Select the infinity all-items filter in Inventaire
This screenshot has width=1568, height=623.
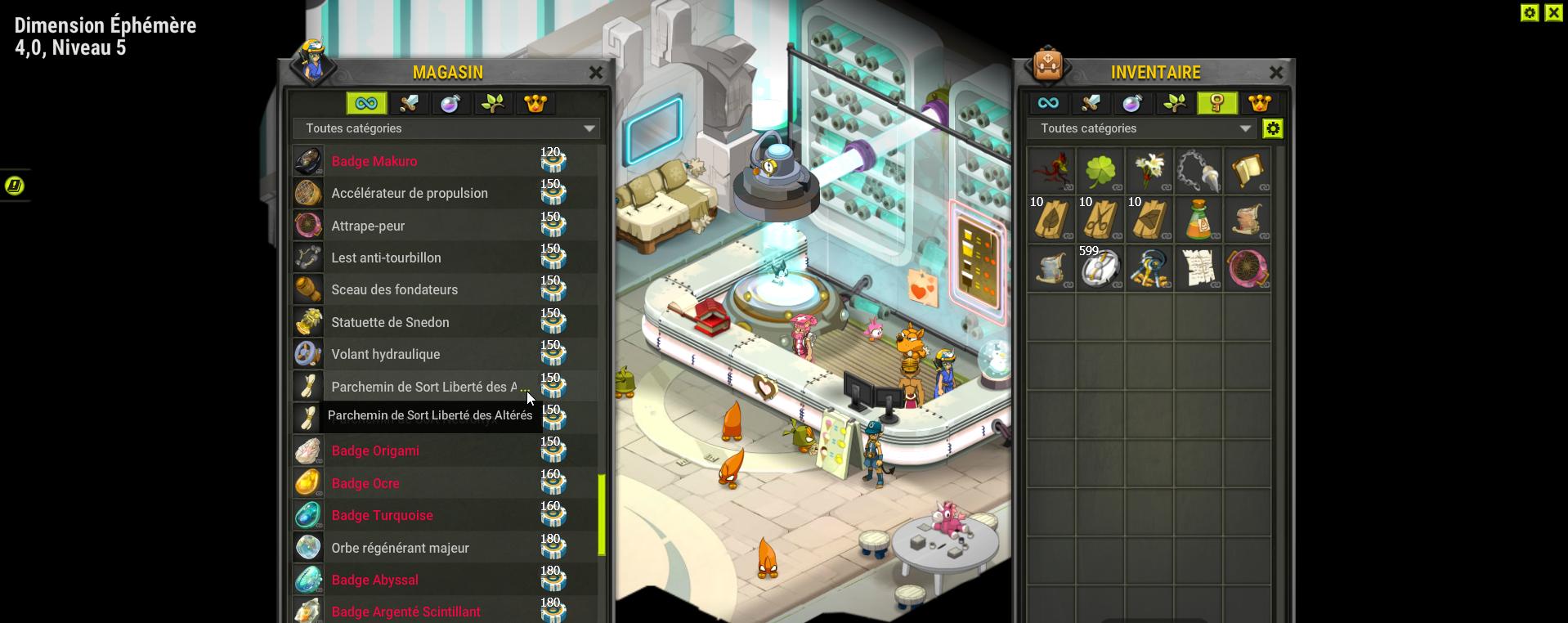[1049, 103]
